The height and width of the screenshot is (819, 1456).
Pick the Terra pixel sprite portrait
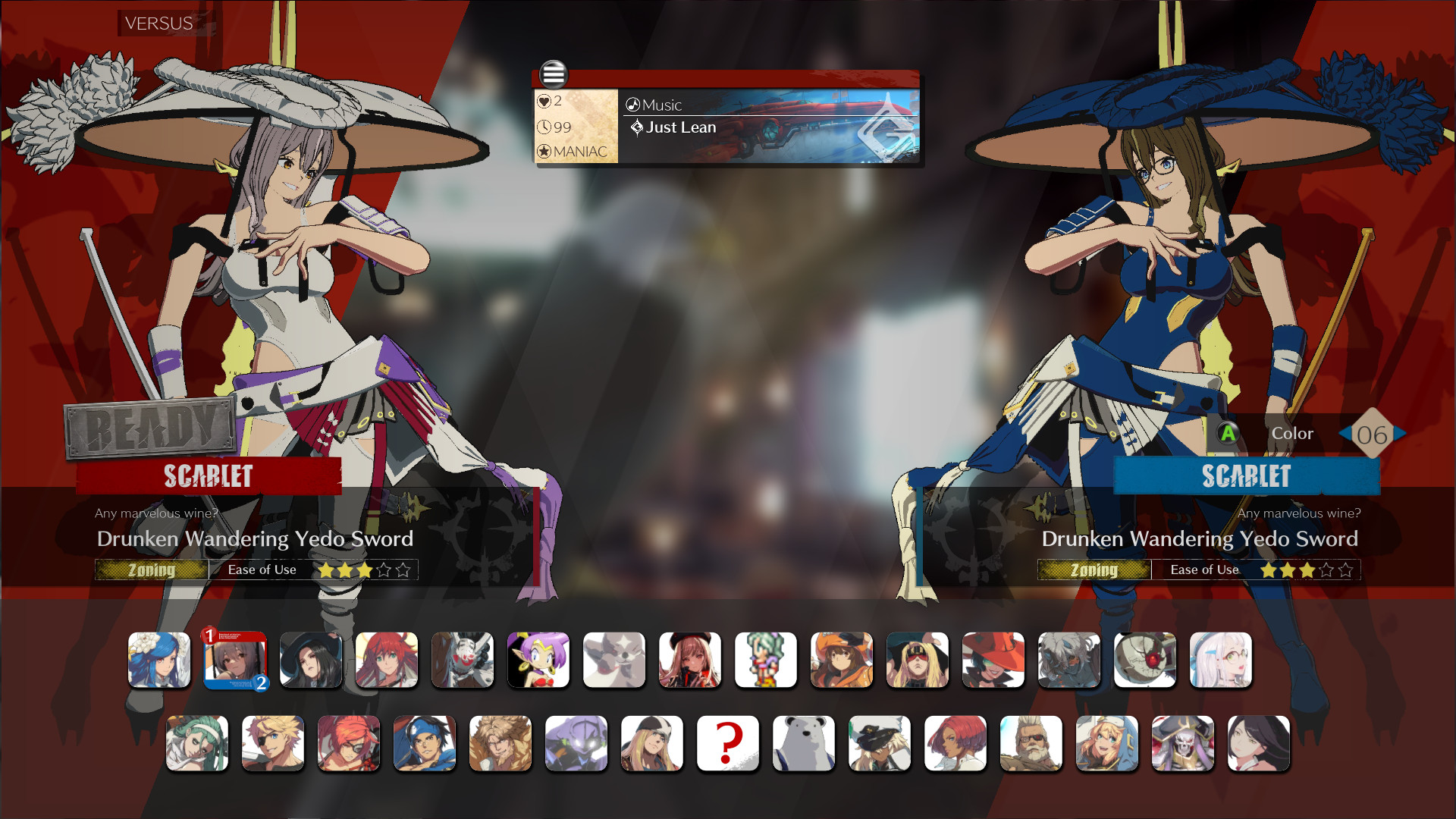pyautogui.click(x=767, y=661)
